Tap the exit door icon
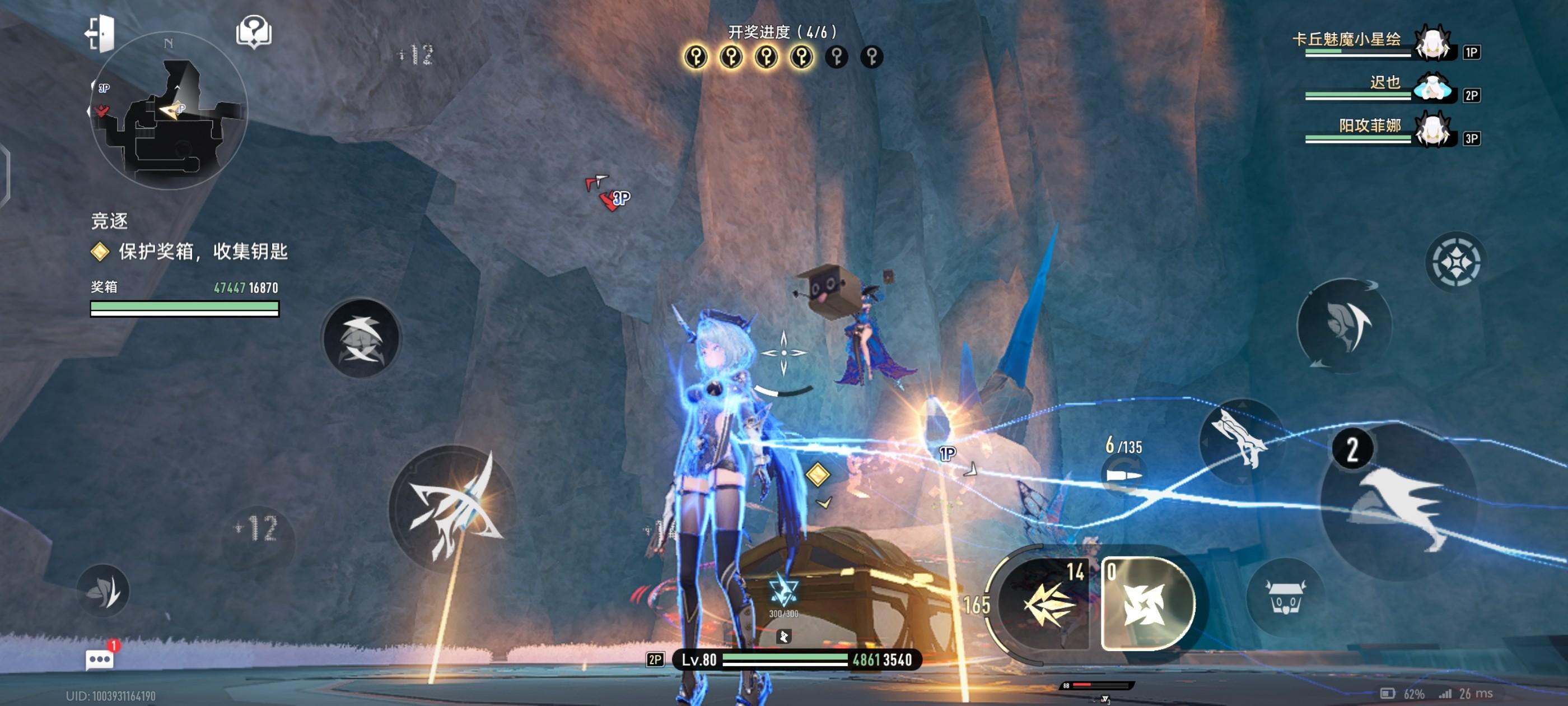The image size is (1568, 706). pyautogui.click(x=100, y=32)
